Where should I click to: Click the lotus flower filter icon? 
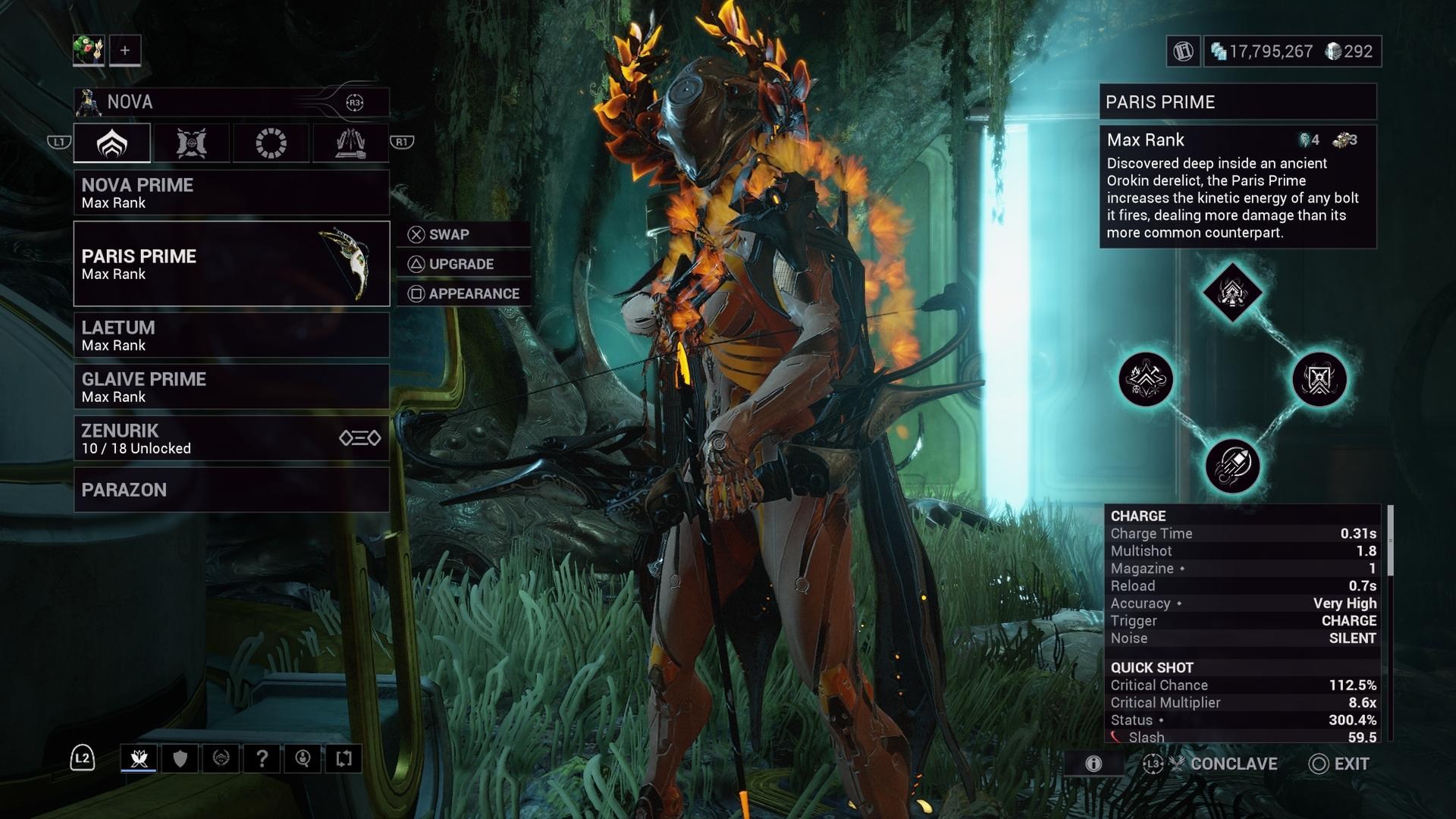pos(139,758)
